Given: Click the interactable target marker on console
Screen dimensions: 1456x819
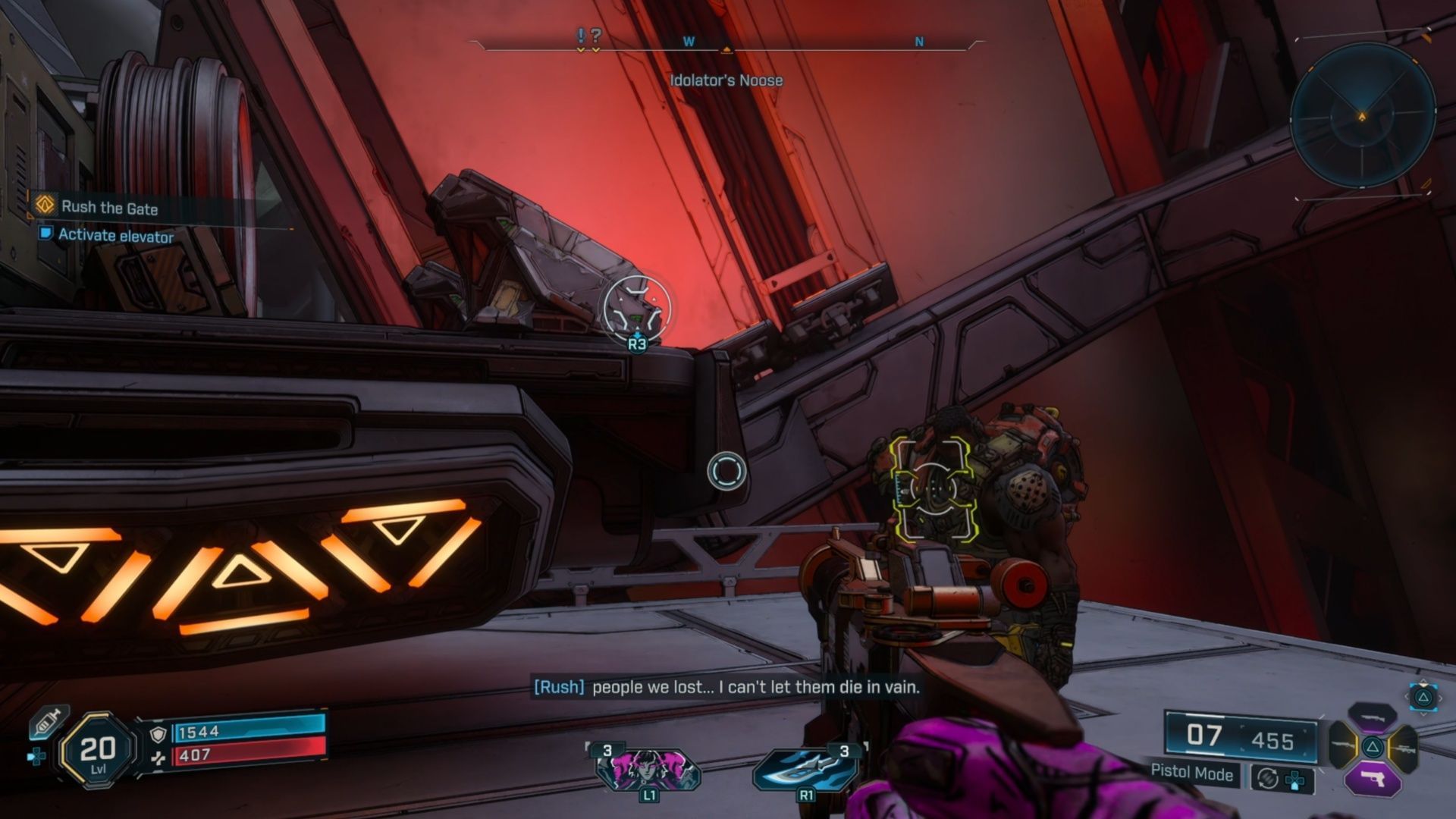Looking at the screenshot, I should [637, 309].
